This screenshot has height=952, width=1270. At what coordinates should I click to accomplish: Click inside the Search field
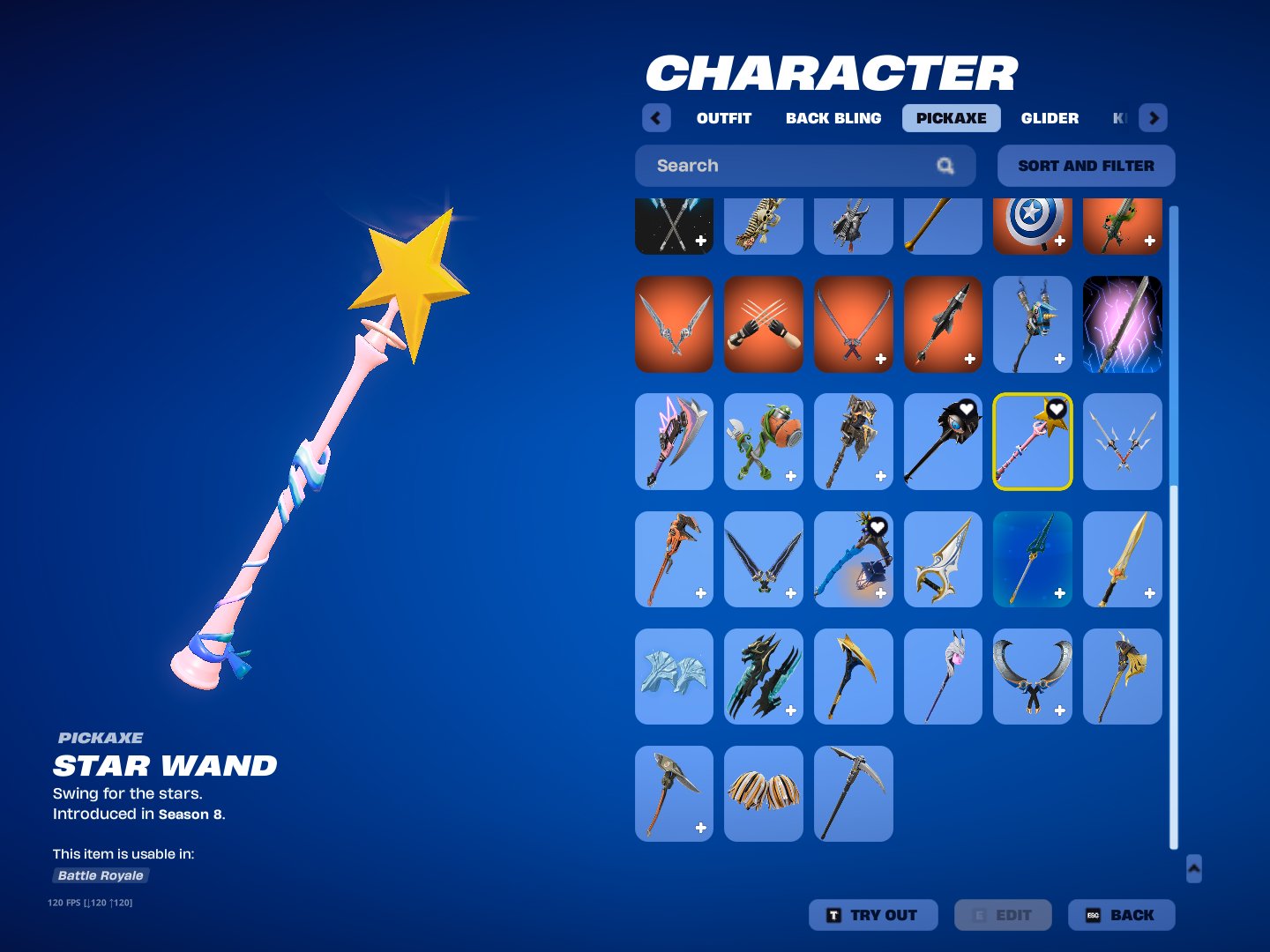[776, 166]
